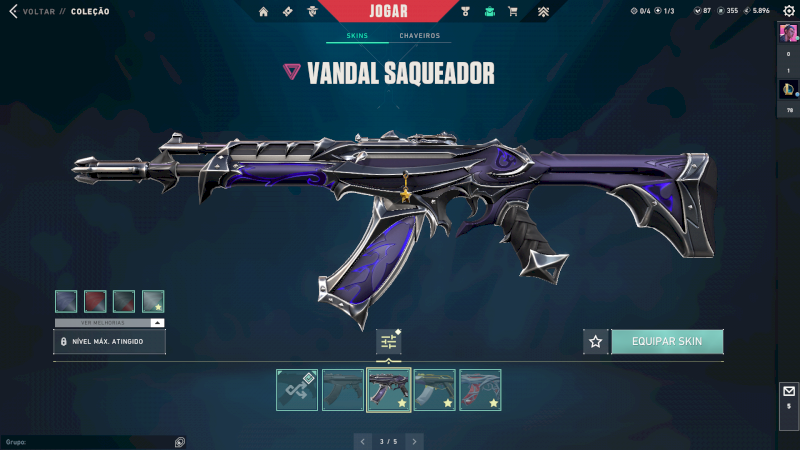800x450 pixels.
Task: Switch to the Chaveiros tab
Action: [x=419, y=36]
